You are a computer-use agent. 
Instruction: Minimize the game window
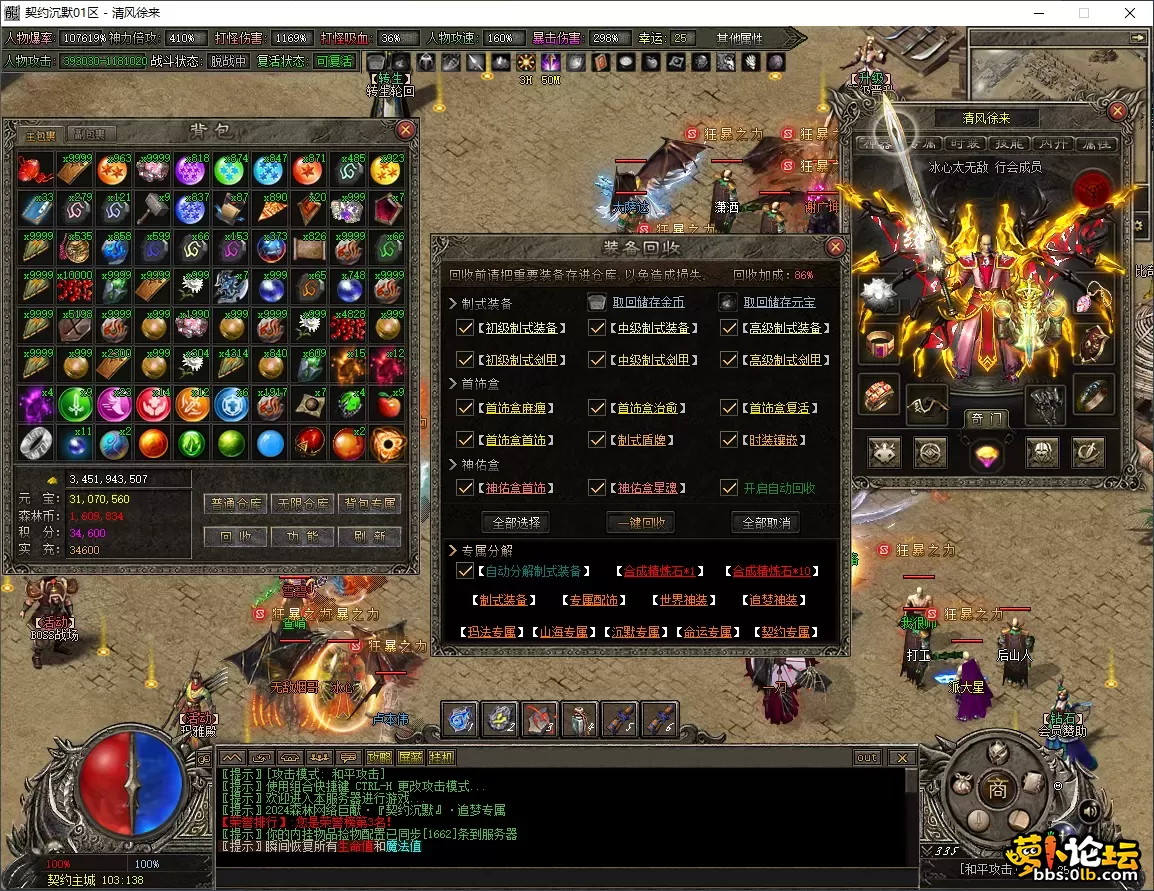point(1038,14)
